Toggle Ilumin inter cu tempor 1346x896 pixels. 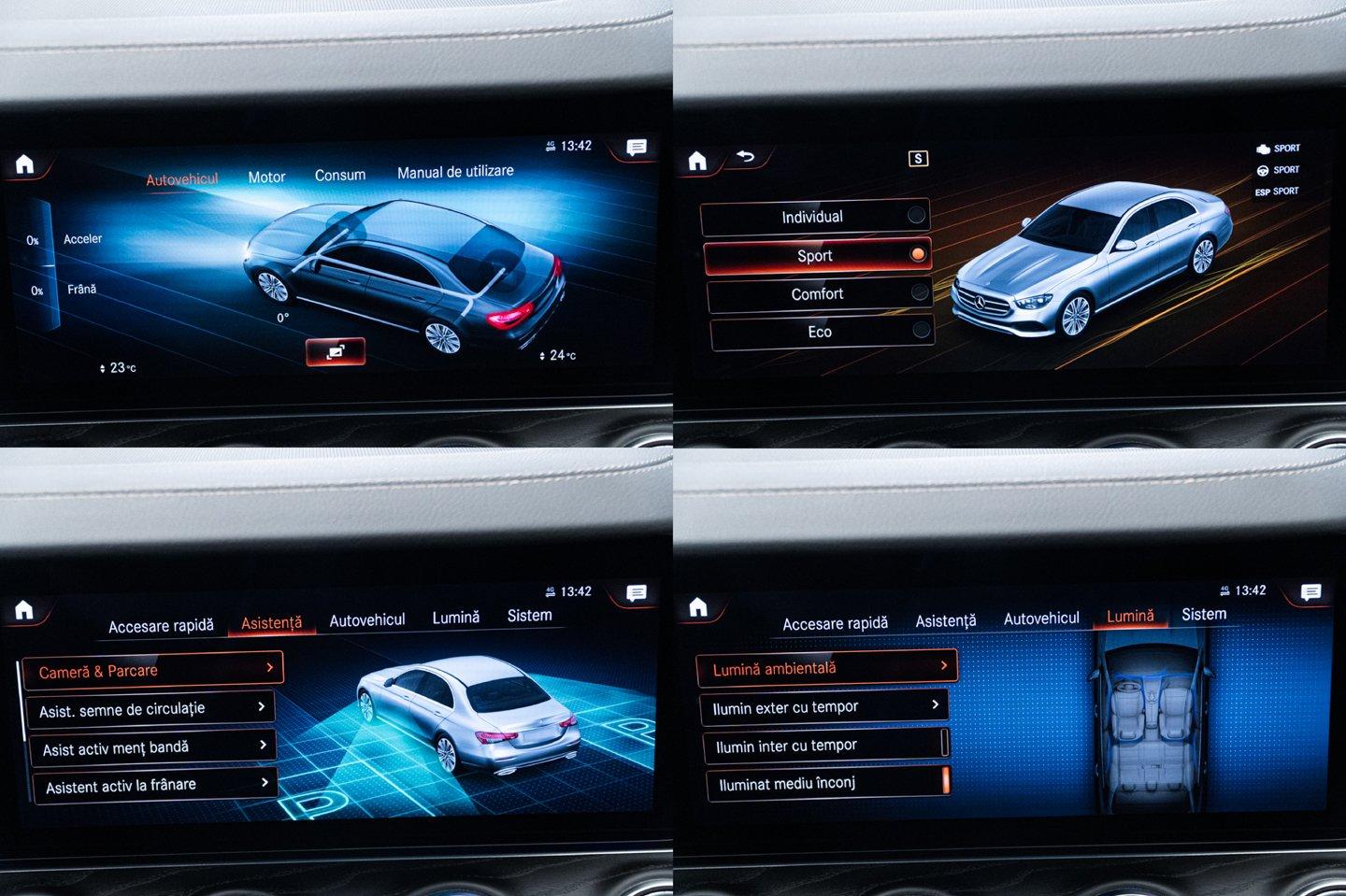[x=826, y=746]
